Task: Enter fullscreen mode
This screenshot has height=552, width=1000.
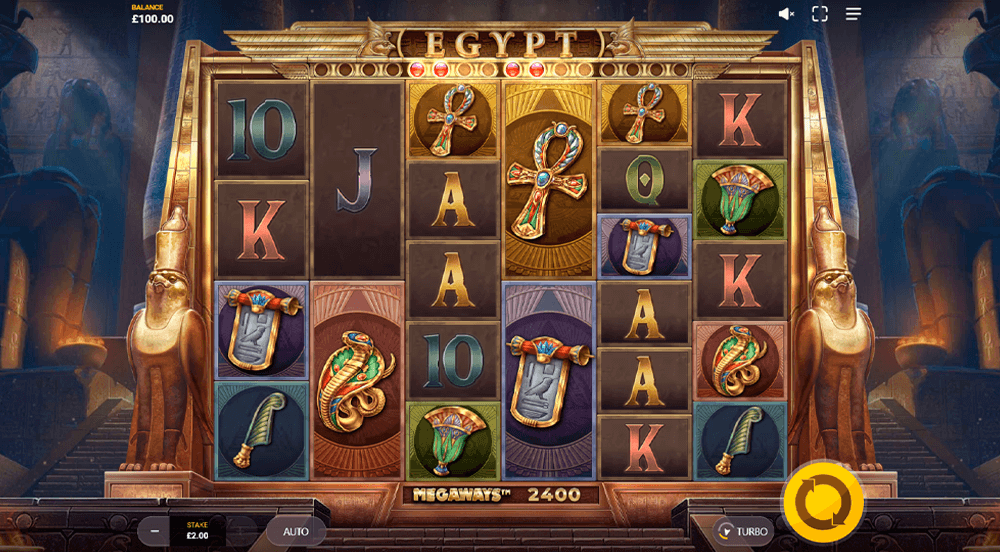Action: pyautogui.click(x=820, y=14)
